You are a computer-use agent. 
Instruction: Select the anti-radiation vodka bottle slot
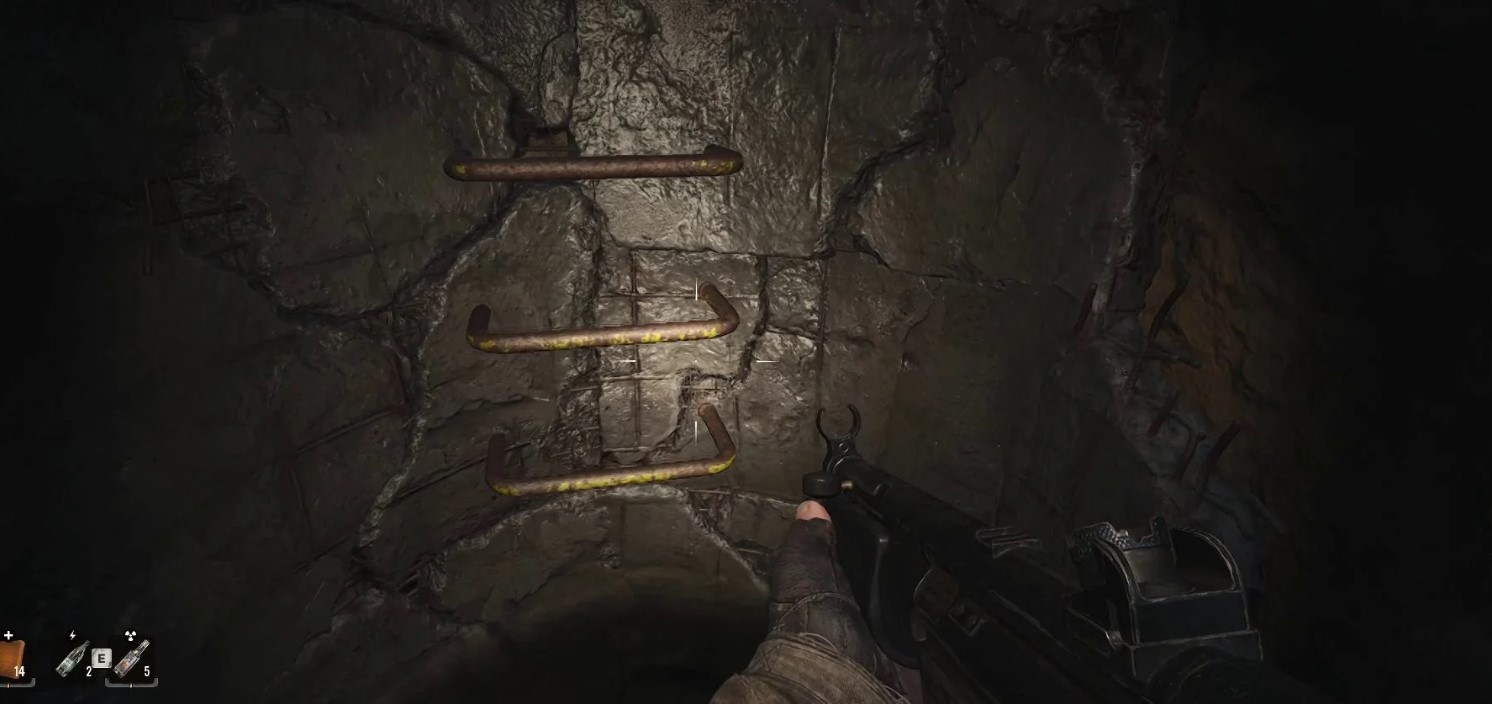131,658
